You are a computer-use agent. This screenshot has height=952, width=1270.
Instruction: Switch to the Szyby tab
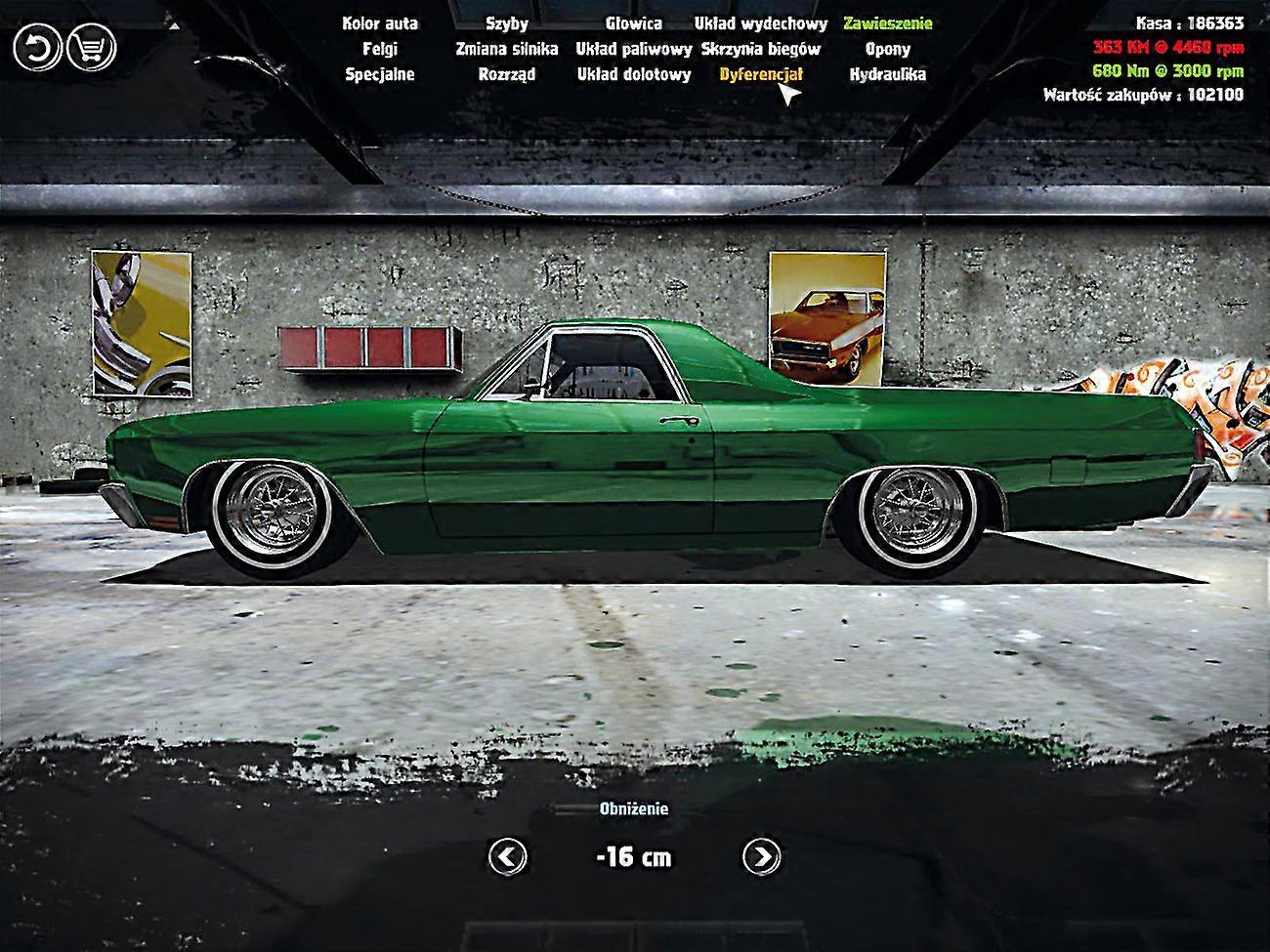[507, 22]
